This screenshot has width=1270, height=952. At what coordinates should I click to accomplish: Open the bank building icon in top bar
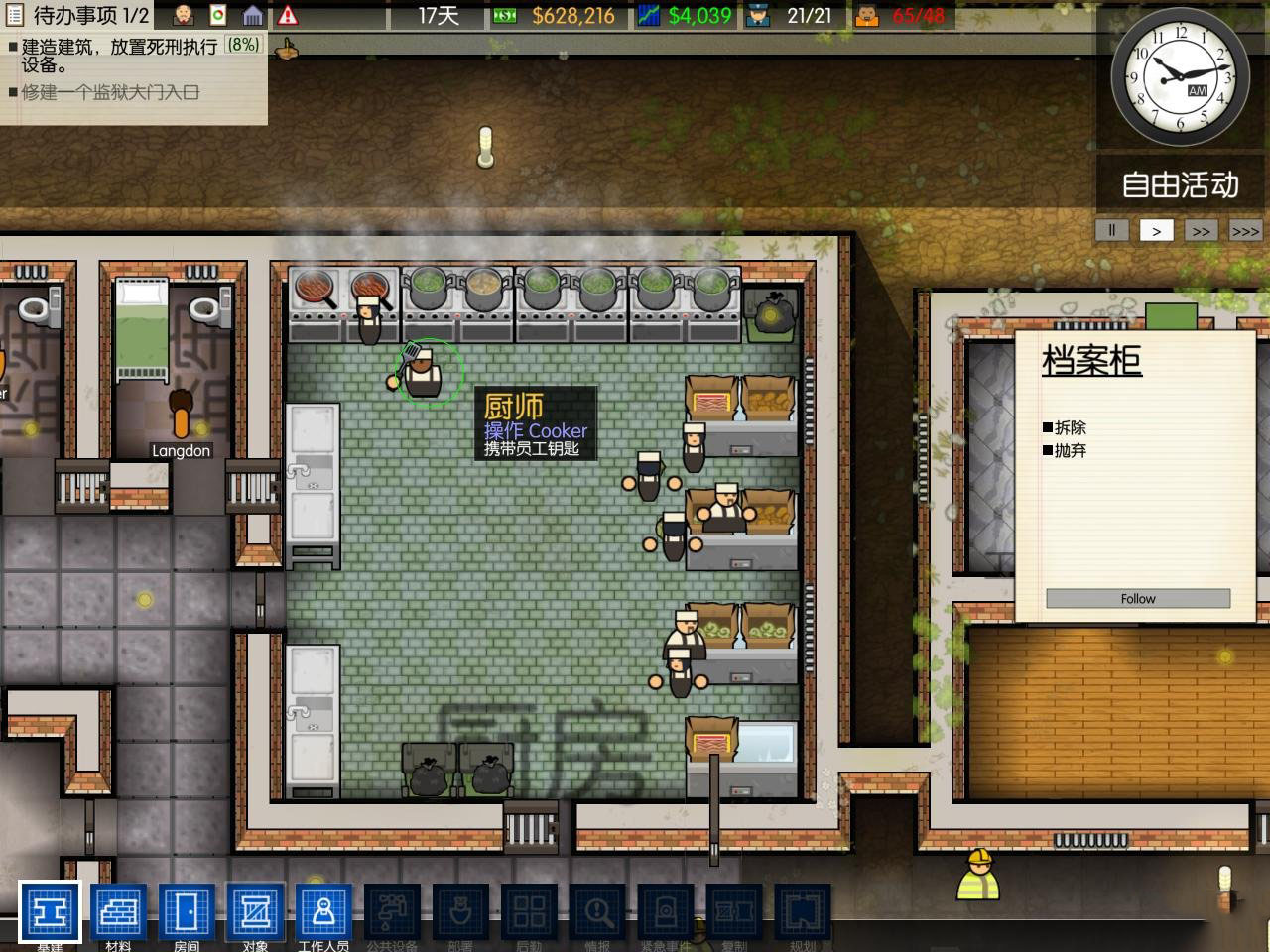pyautogui.click(x=253, y=15)
